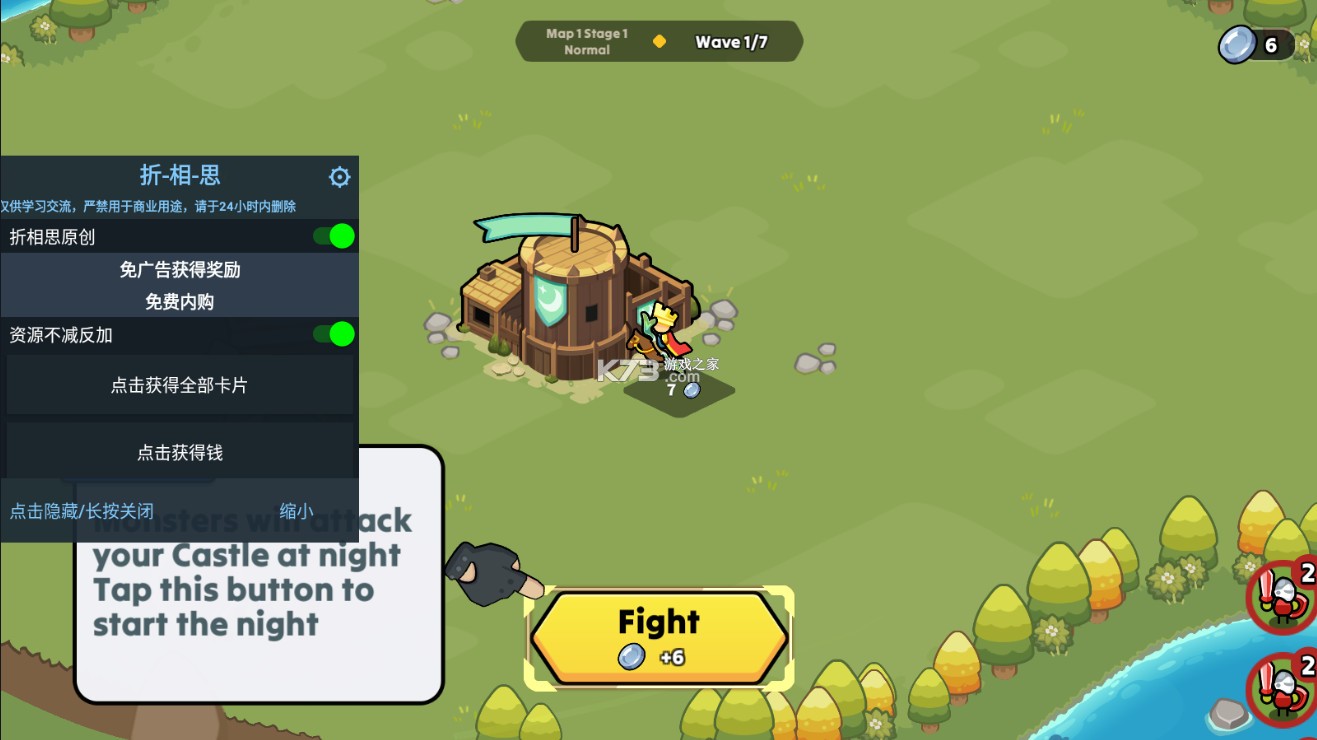This screenshot has width=1317, height=740.
Task: Open the mod menu gear settings
Action: coord(340,177)
